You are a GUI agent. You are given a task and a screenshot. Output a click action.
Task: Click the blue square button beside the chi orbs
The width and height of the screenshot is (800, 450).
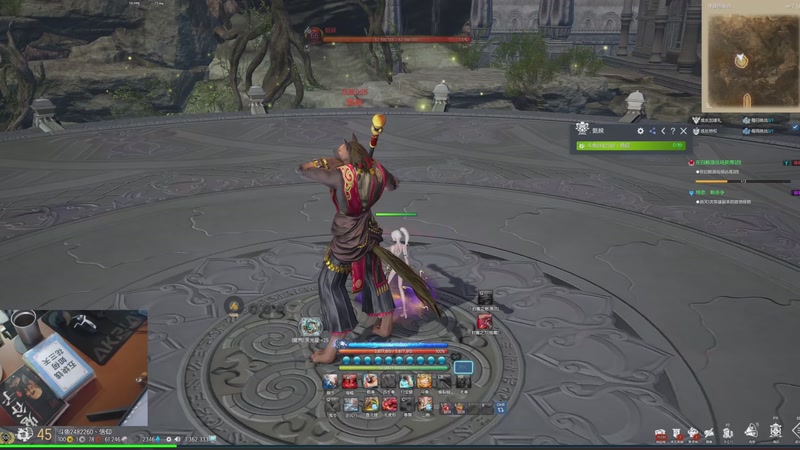point(463,367)
